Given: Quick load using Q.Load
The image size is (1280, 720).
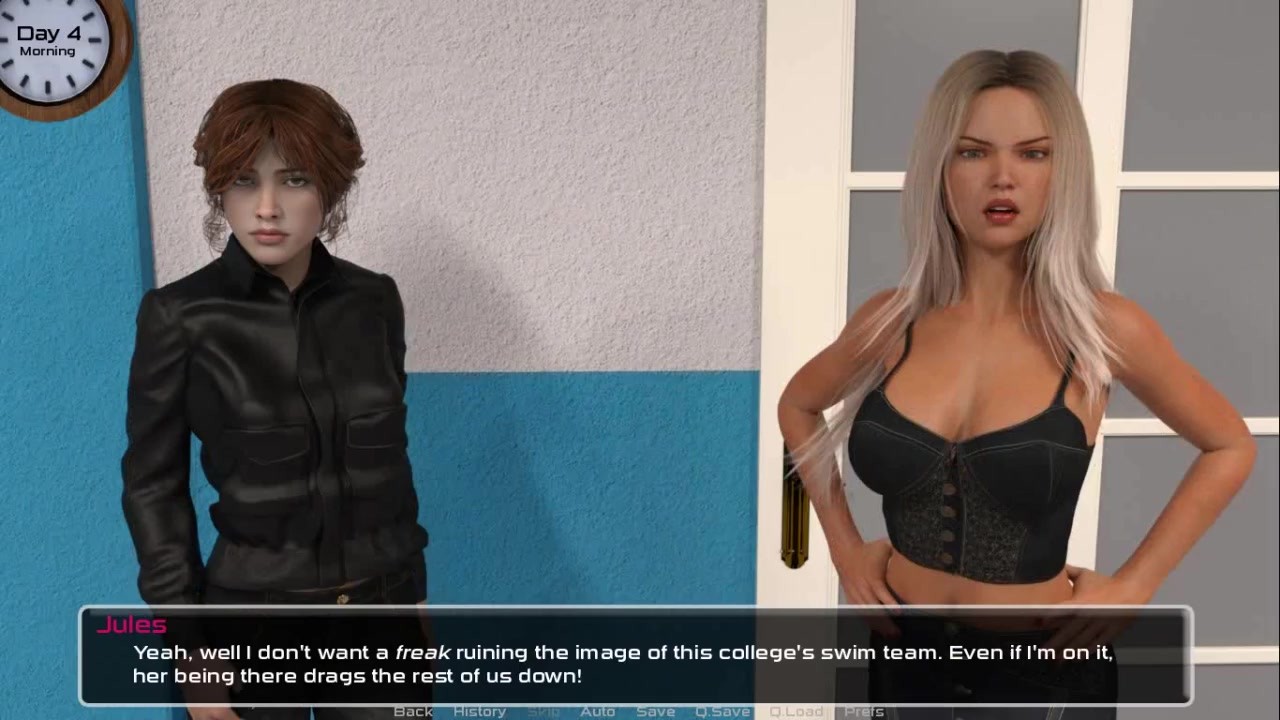Looking at the screenshot, I should click(795, 711).
